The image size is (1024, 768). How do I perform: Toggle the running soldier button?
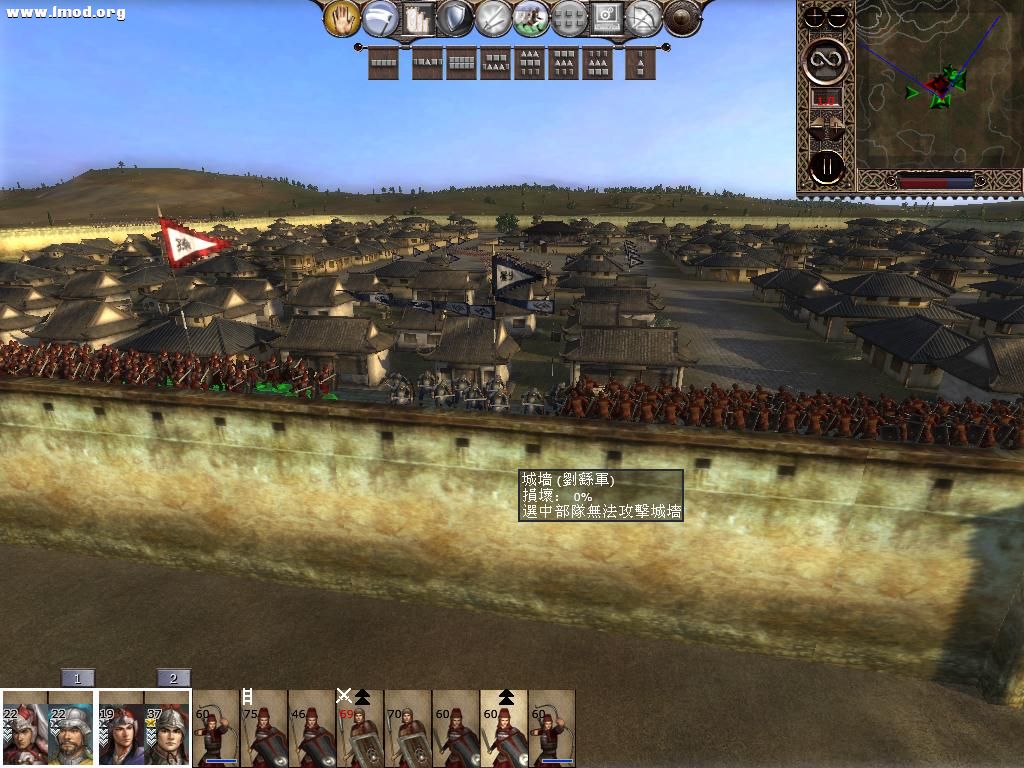pos(530,17)
